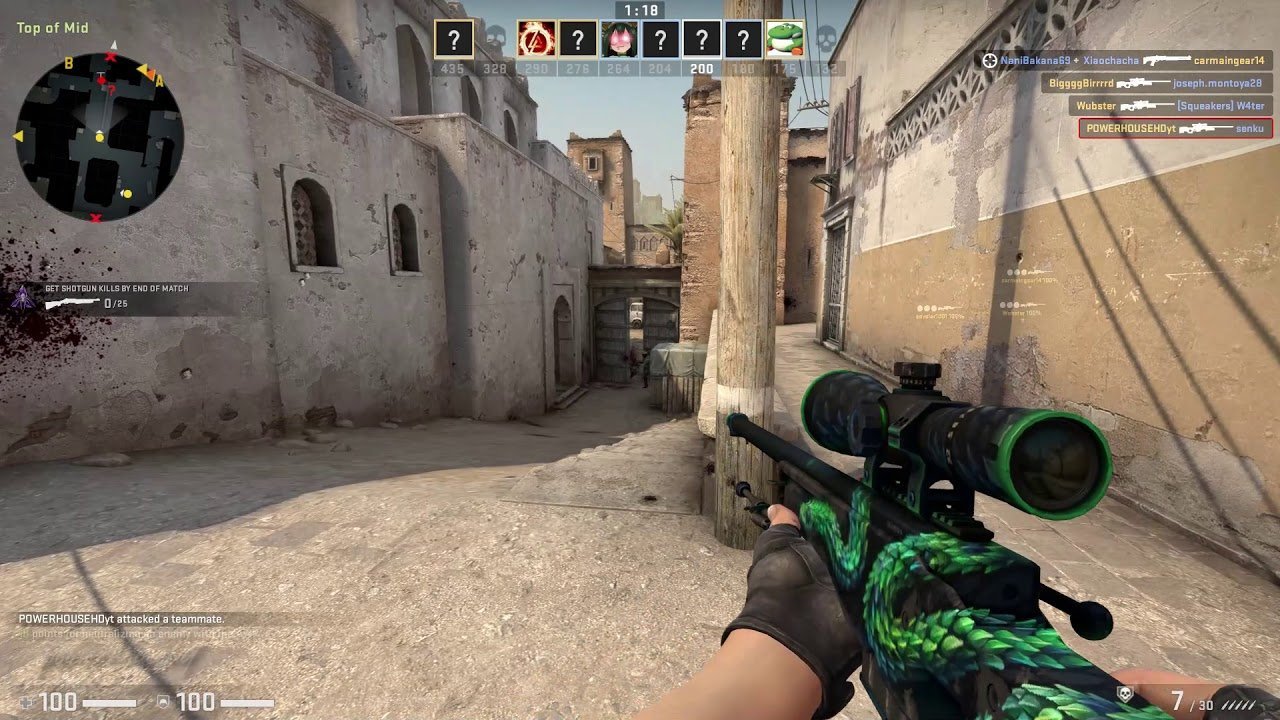Select the [Squeakers] W4ter player name
The height and width of the screenshot is (720, 1280).
click(x=1219, y=106)
